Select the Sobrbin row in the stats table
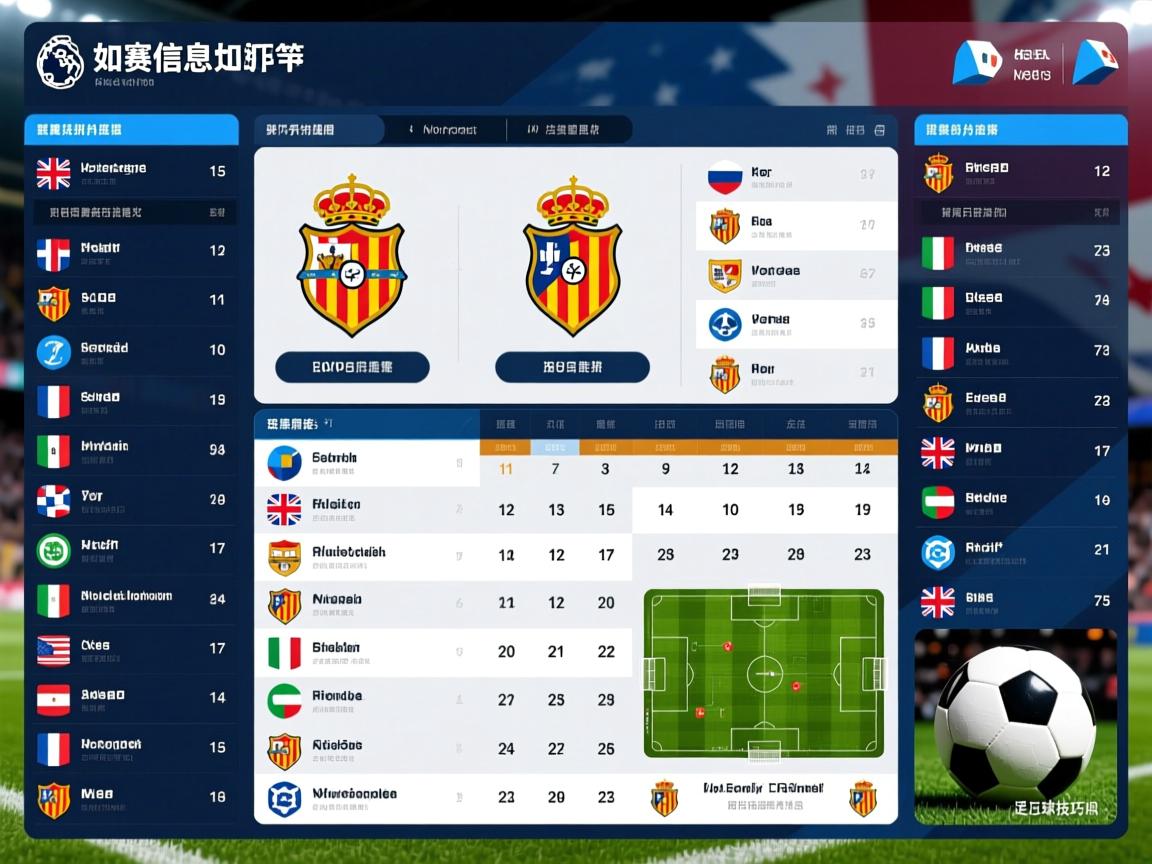This screenshot has width=1152, height=864. point(366,462)
